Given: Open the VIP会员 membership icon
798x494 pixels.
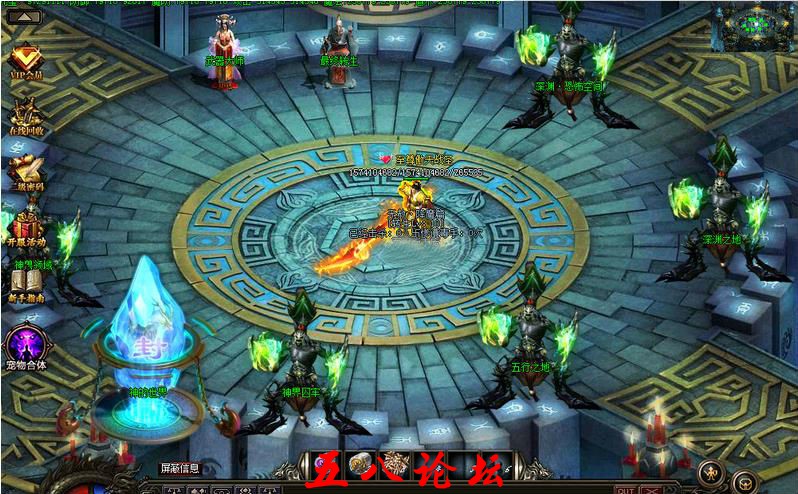Looking at the screenshot, I should coord(26,60).
